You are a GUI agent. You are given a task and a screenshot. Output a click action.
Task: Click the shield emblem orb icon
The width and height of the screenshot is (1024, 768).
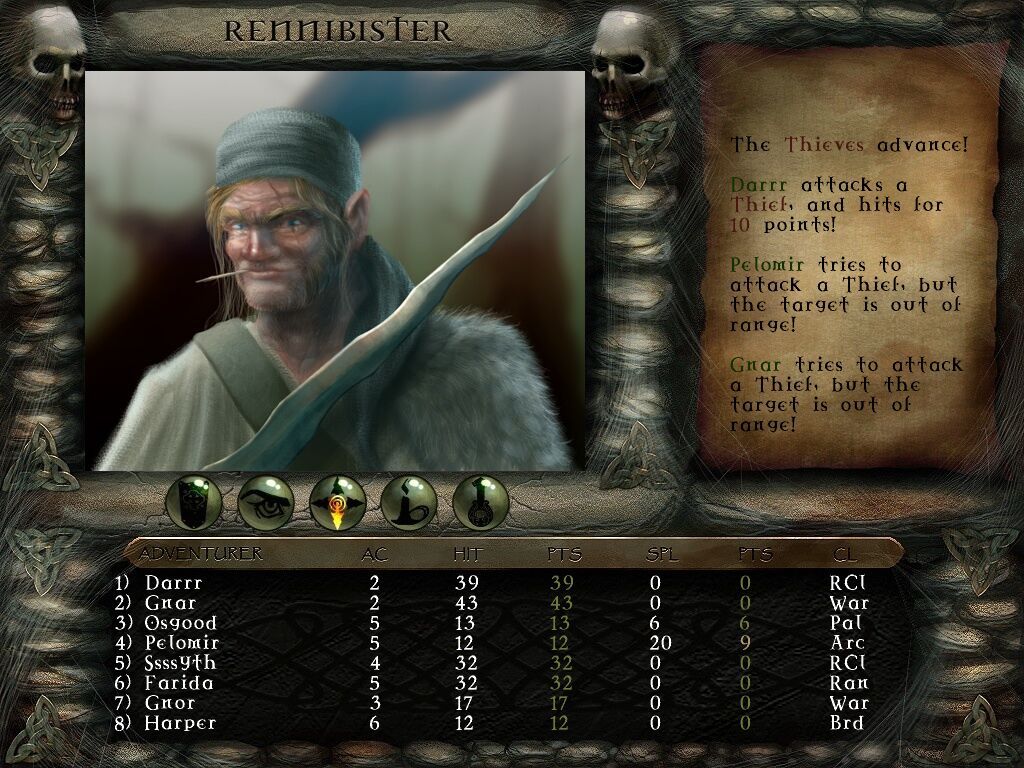pos(194,501)
